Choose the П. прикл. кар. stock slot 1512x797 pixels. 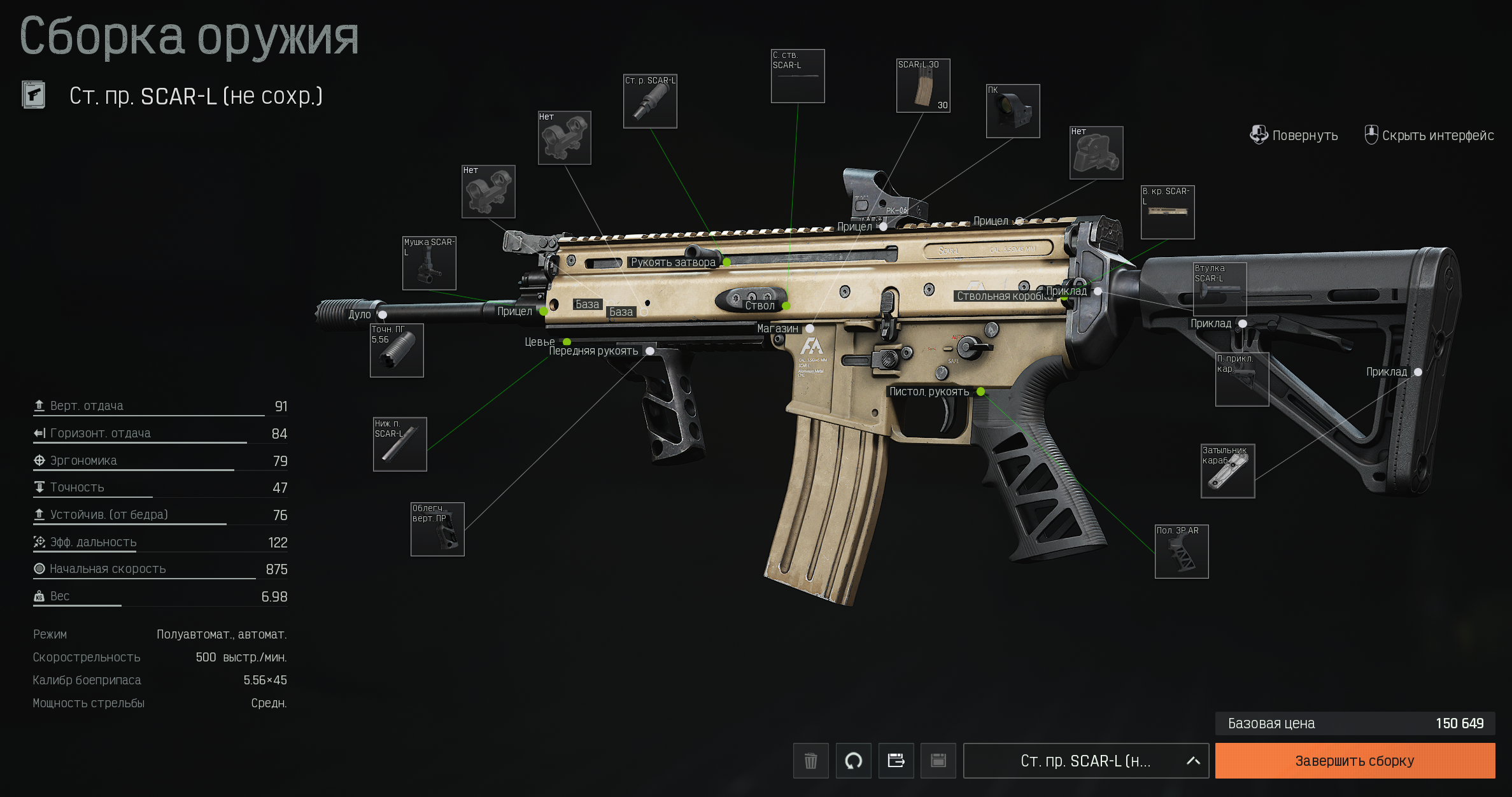click(x=1242, y=379)
